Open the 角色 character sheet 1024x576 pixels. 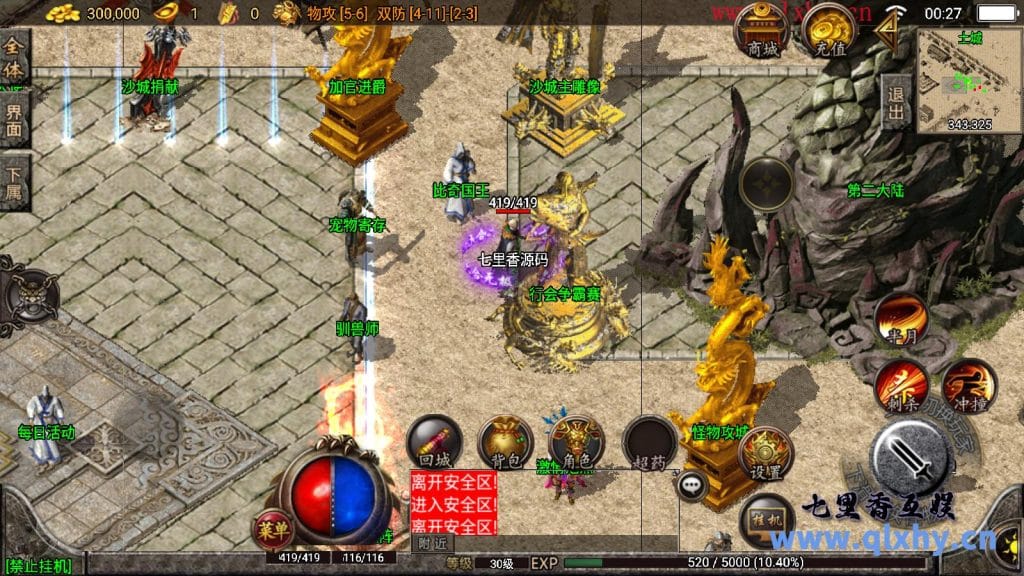tap(576, 443)
